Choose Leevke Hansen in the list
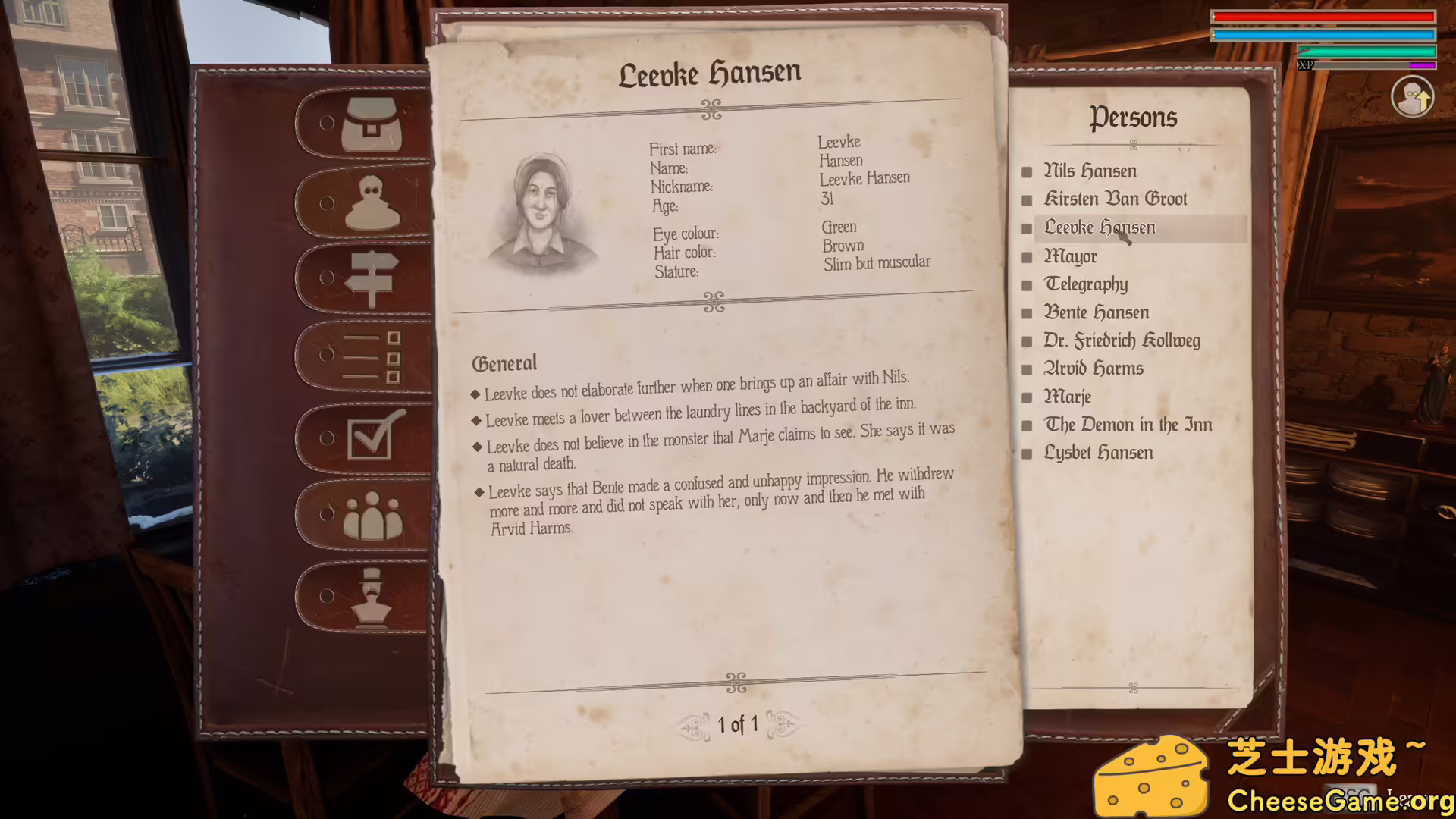This screenshot has height=819, width=1456. click(1100, 227)
